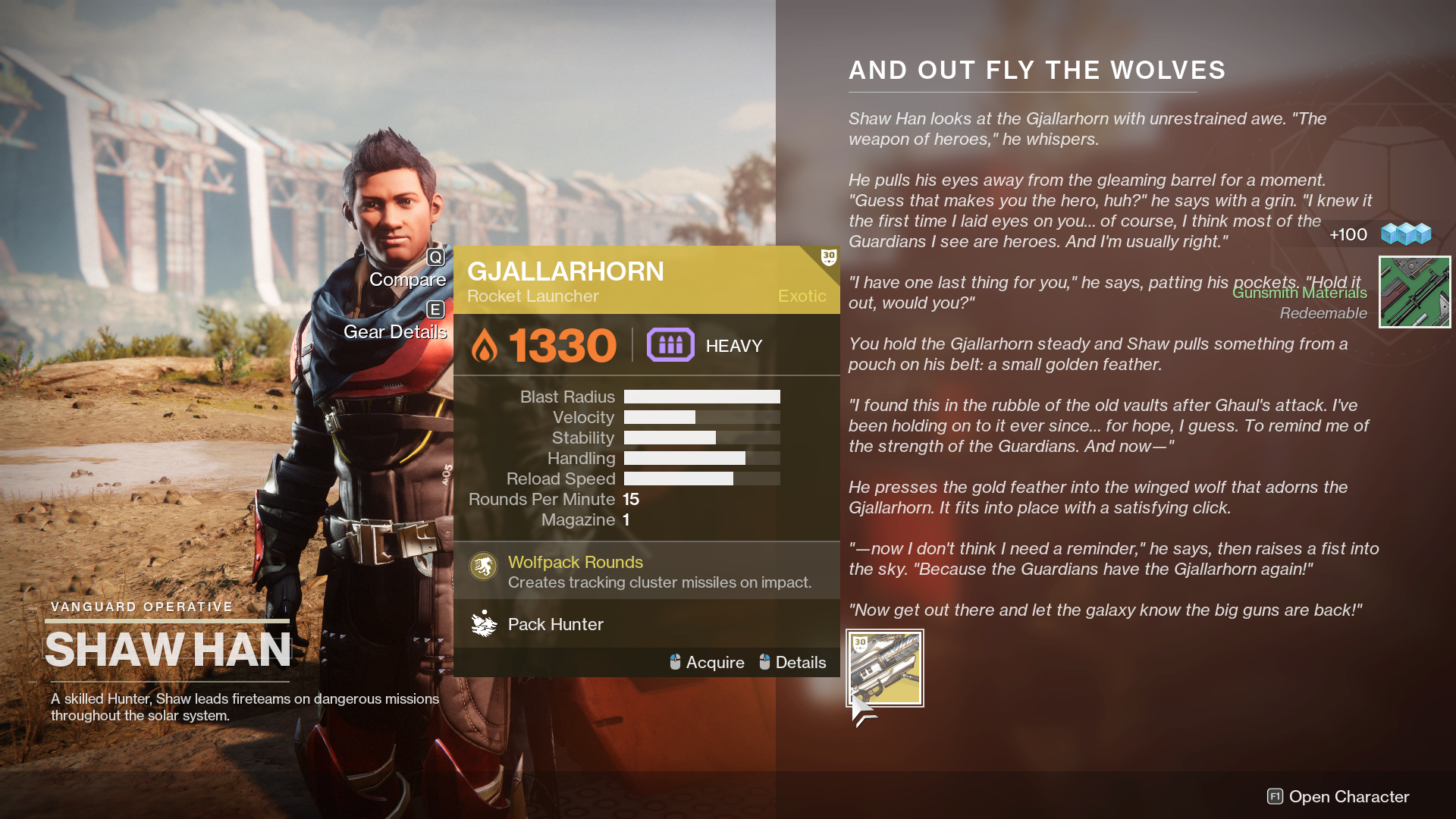Click Open Character at bottom right

pos(1346,797)
